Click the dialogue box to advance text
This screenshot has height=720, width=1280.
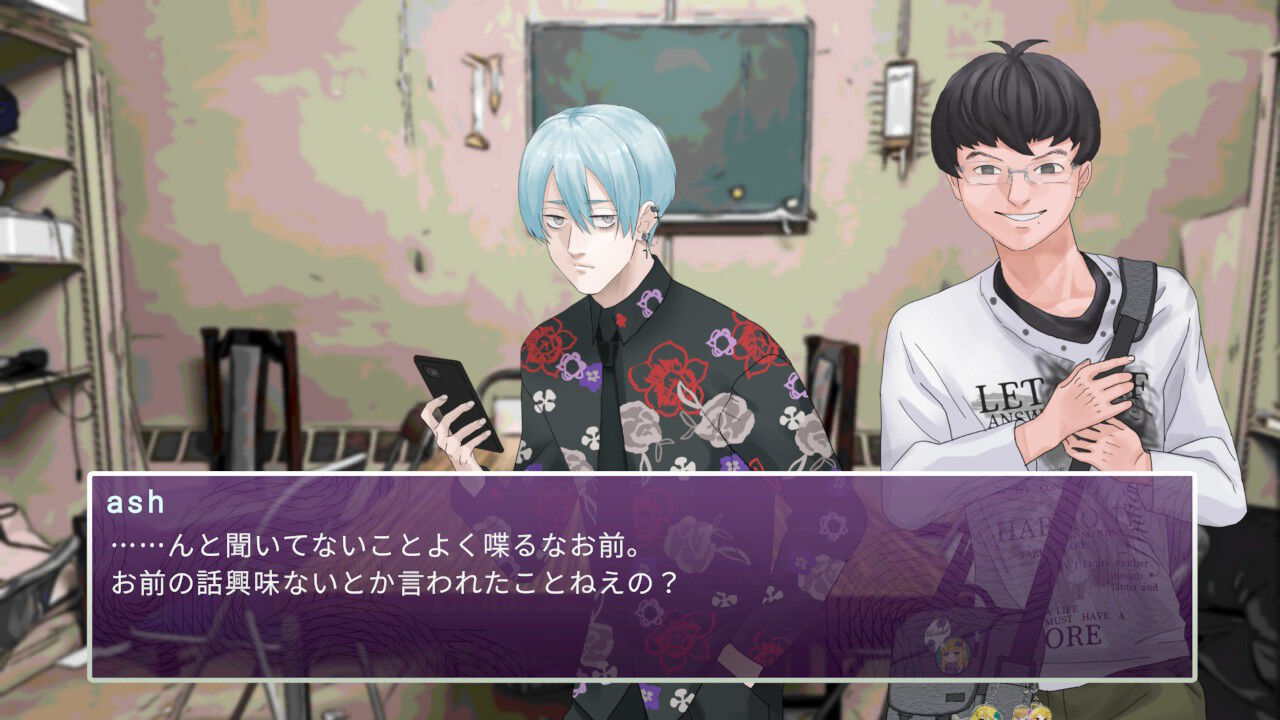(640, 580)
